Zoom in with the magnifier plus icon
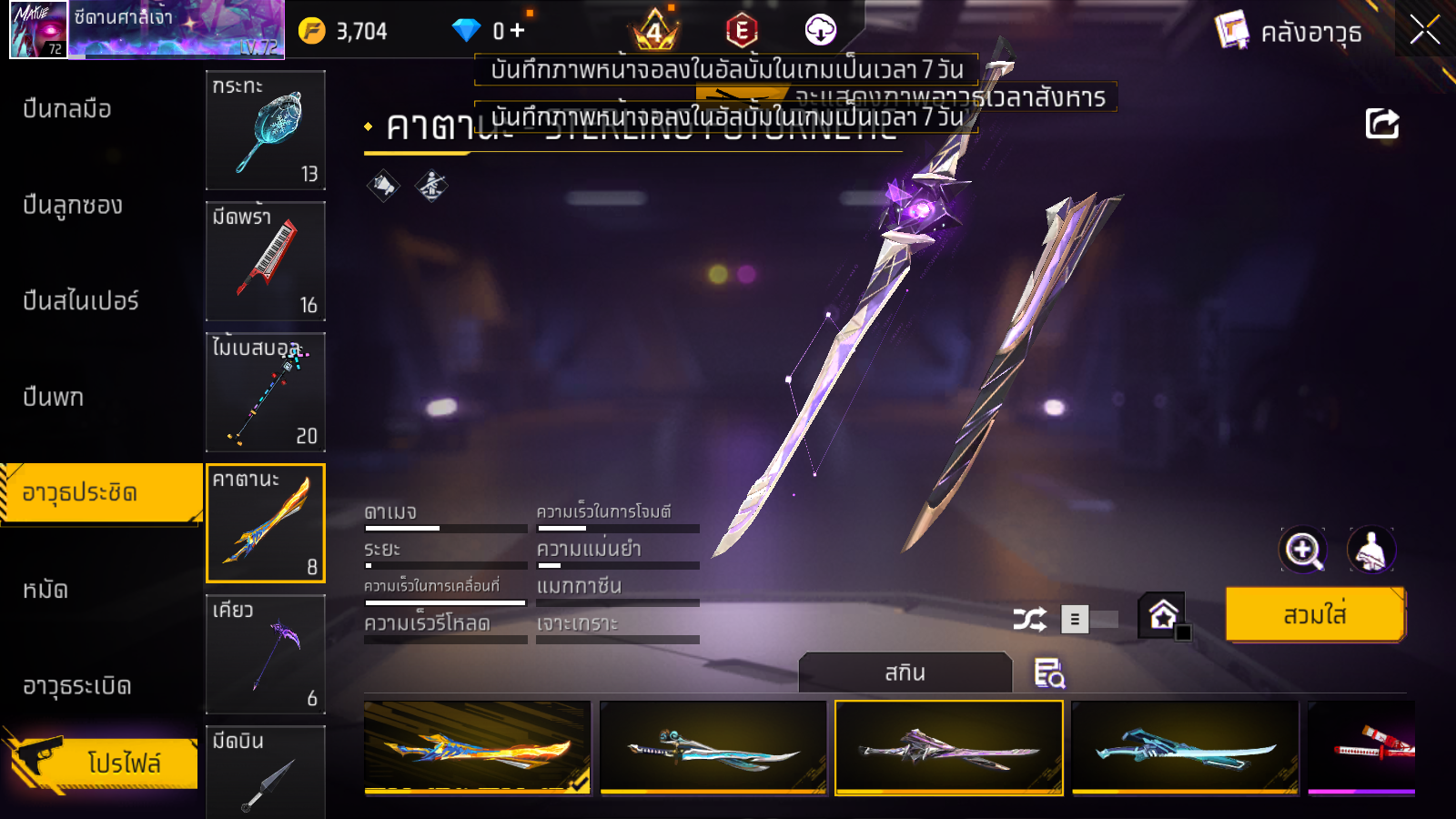Viewport: 1456px width, 819px height. (1303, 550)
